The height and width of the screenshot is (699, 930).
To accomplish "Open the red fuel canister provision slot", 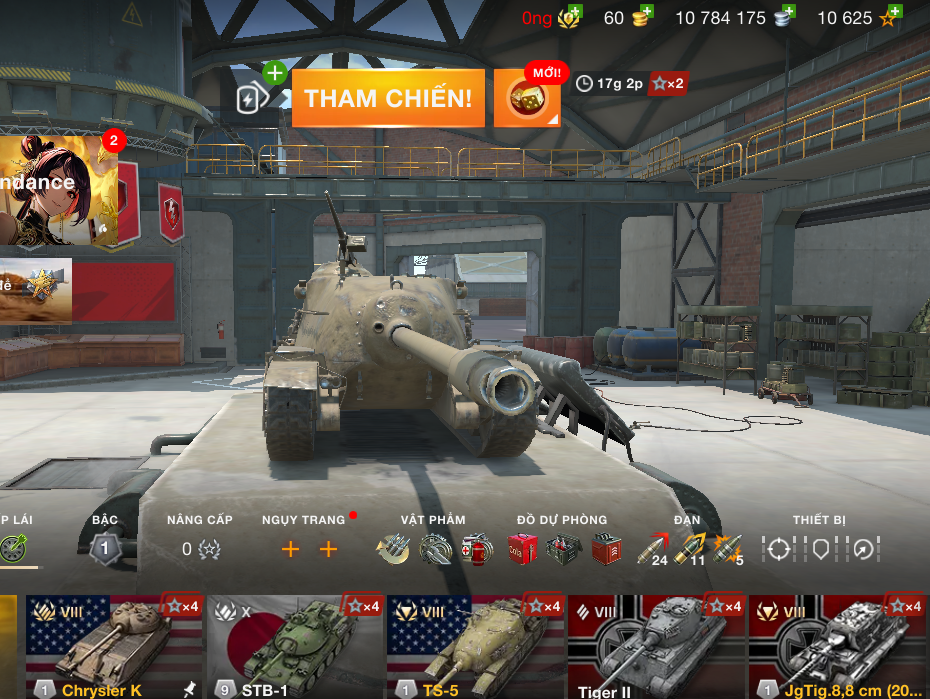I will [523, 548].
